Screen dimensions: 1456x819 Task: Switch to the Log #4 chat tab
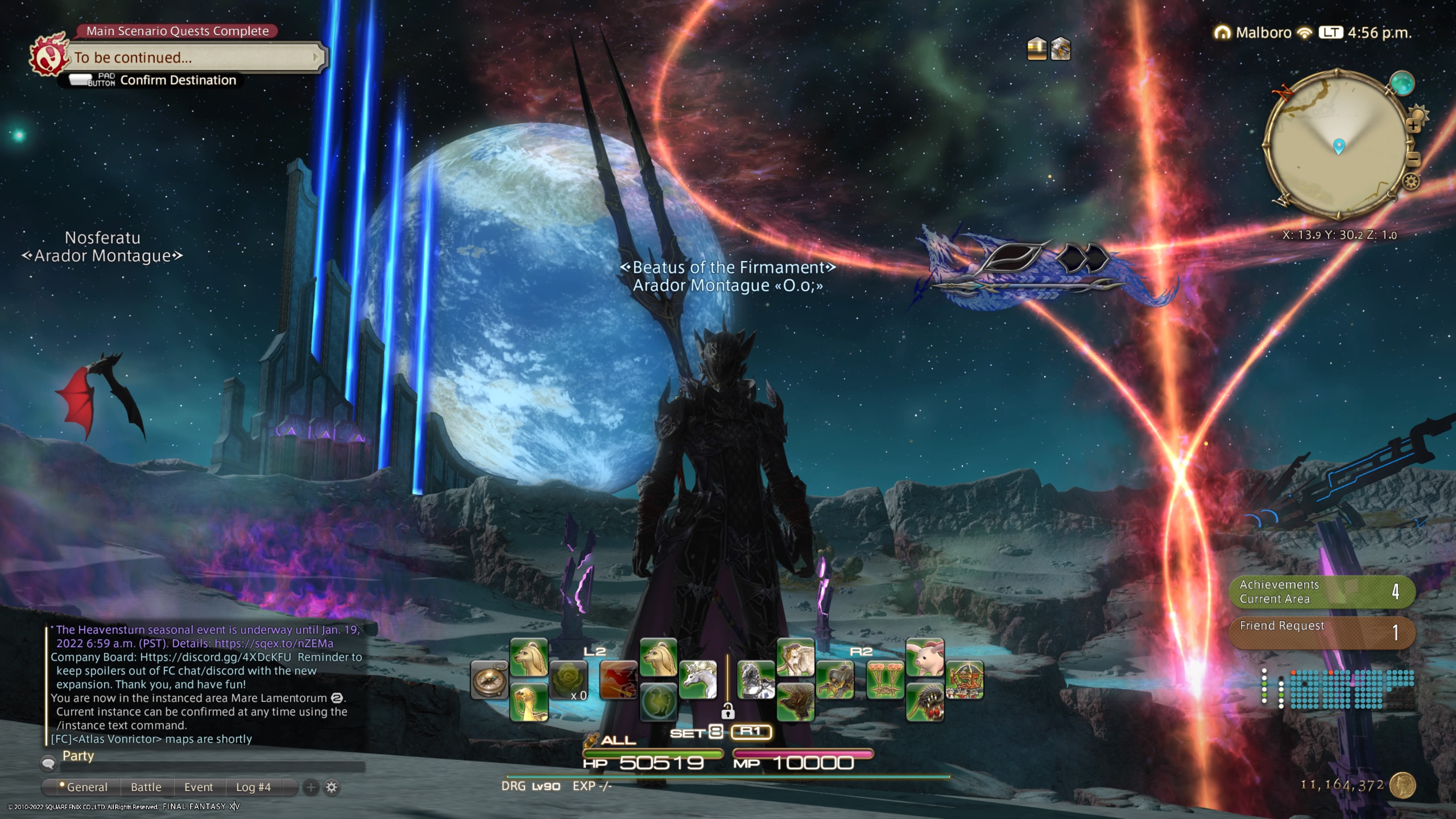(x=253, y=787)
